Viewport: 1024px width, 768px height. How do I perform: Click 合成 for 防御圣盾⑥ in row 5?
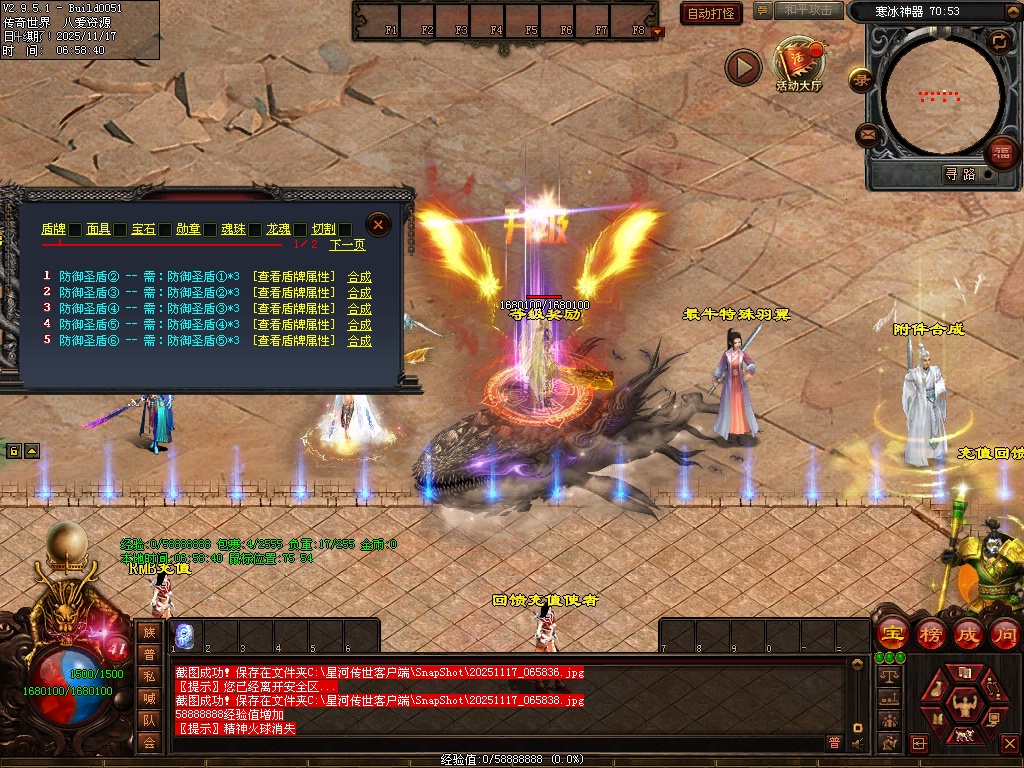tap(359, 341)
